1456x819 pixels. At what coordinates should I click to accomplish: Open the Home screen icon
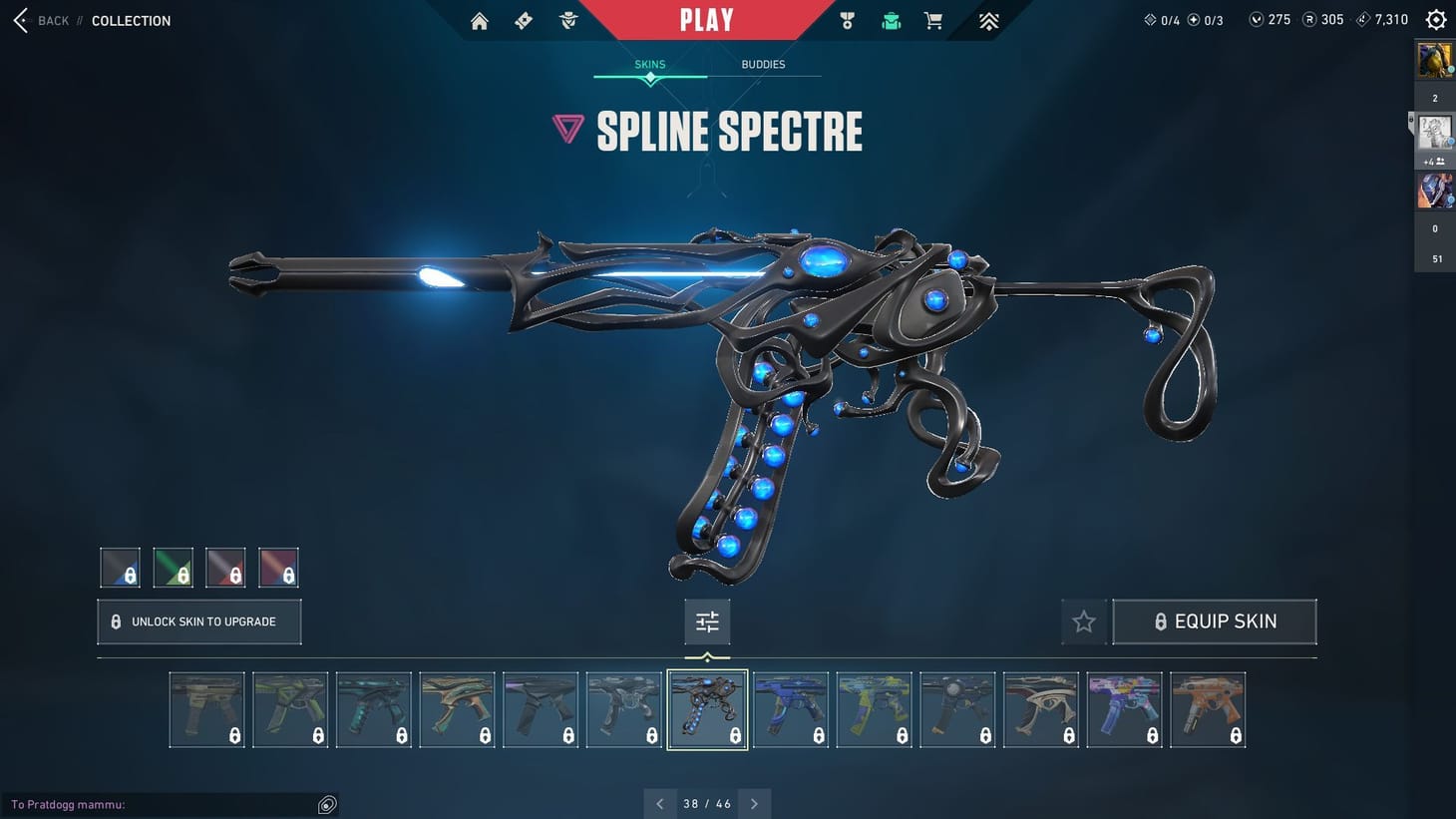pos(479,20)
